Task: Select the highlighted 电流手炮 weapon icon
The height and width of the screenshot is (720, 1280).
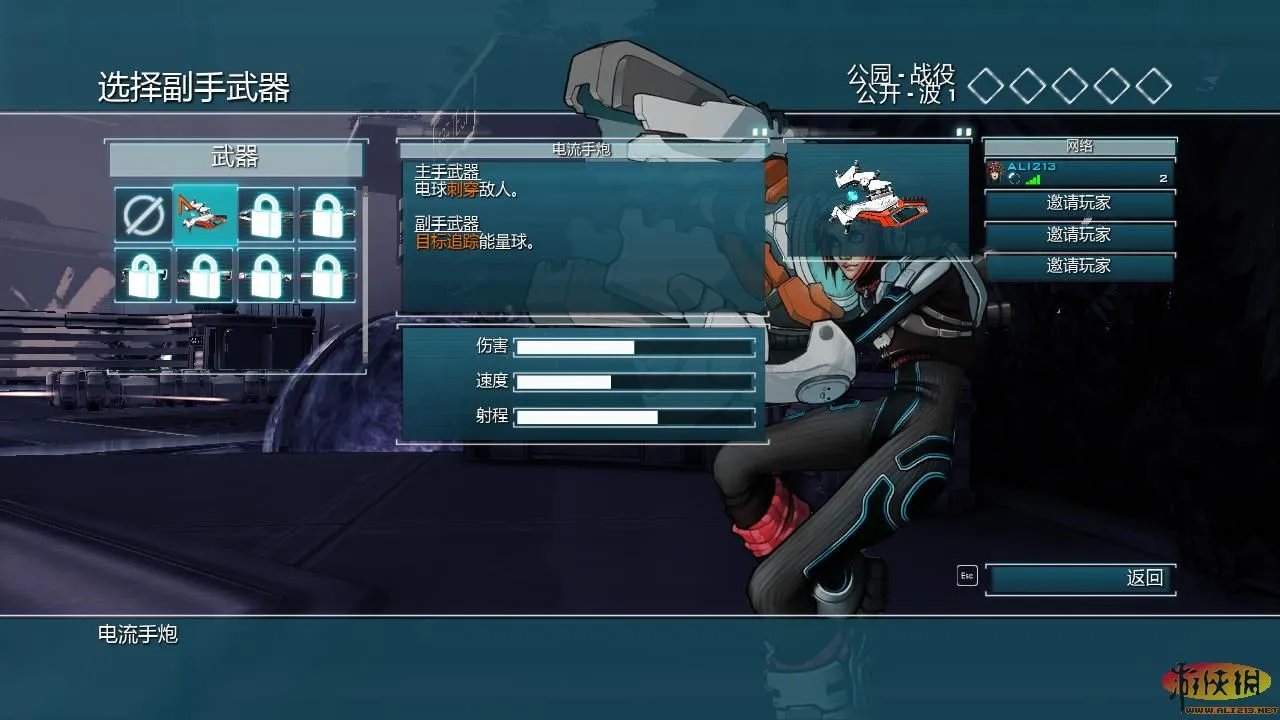Action: tap(205, 214)
